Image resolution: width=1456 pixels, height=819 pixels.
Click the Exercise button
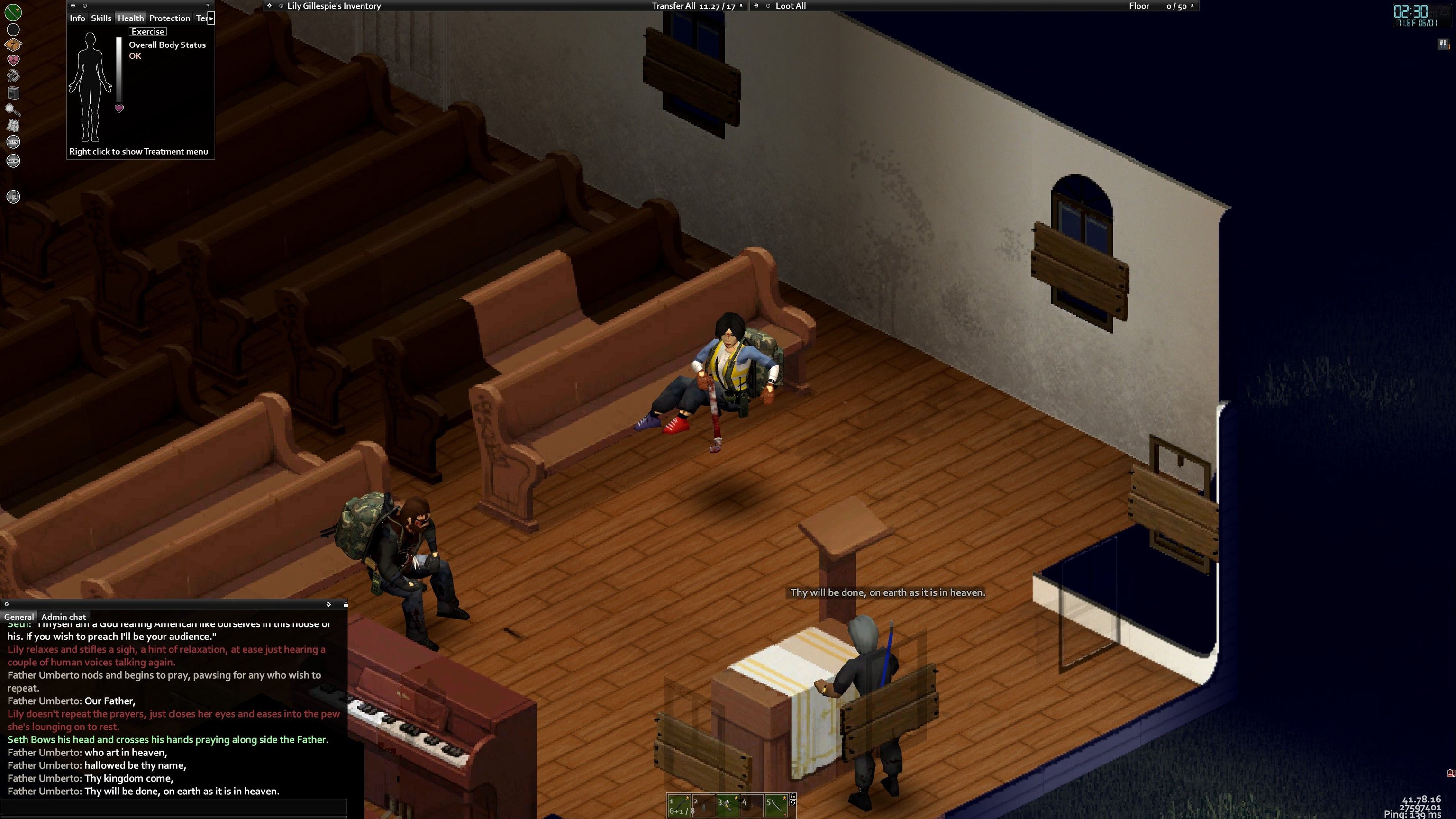click(x=147, y=32)
